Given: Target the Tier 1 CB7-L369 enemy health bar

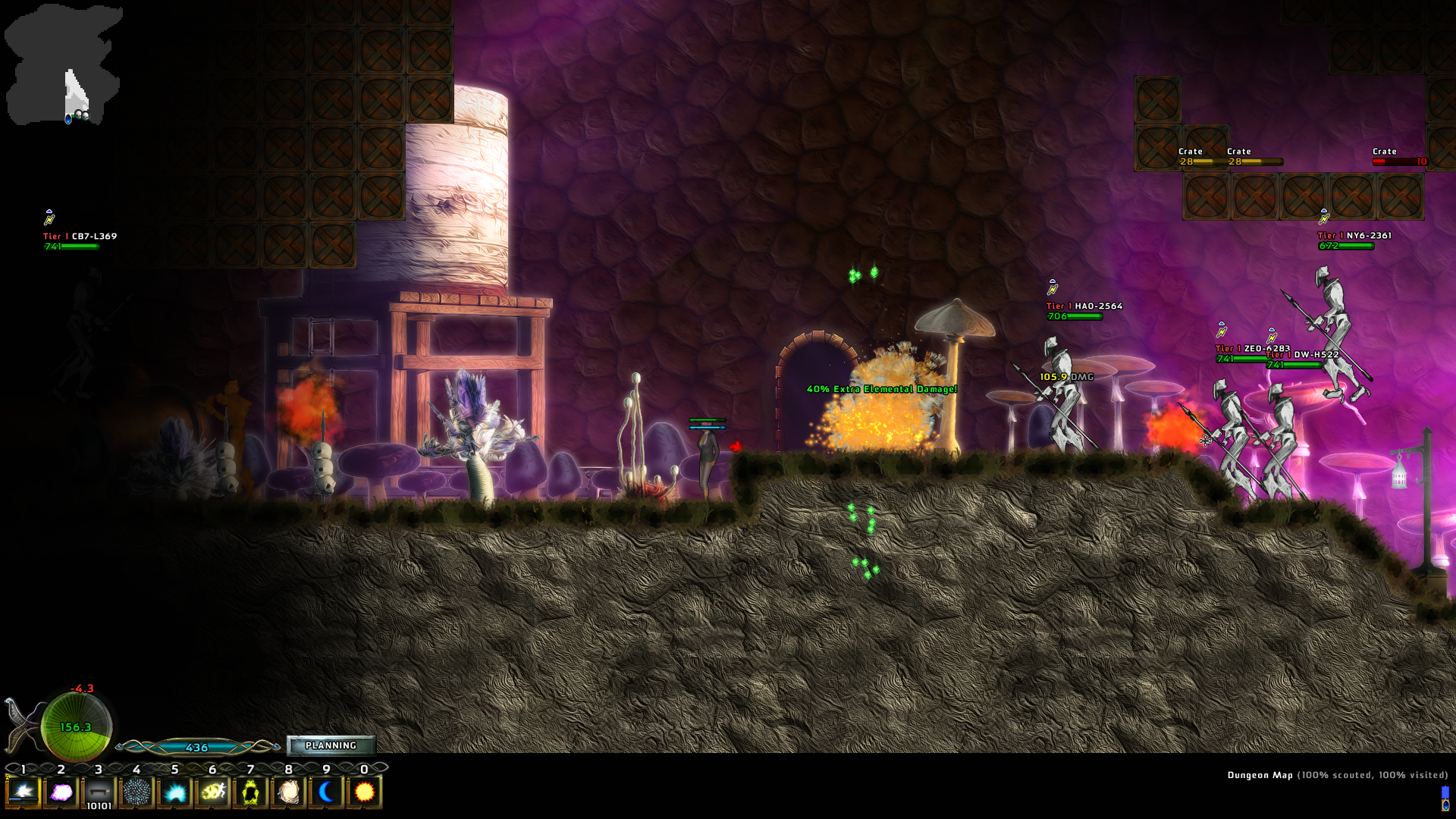Looking at the screenshot, I should (x=72, y=246).
